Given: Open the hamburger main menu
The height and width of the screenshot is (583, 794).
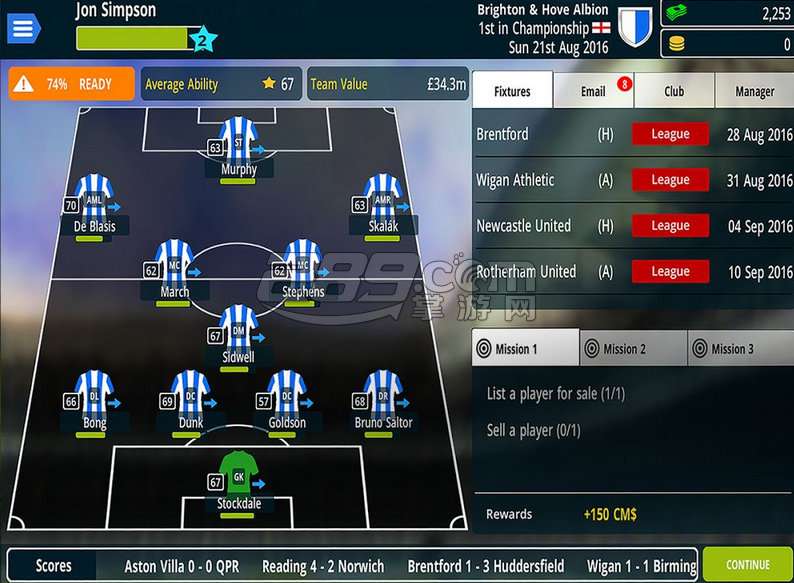Looking at the screenshot, I should tap(24, 28).
